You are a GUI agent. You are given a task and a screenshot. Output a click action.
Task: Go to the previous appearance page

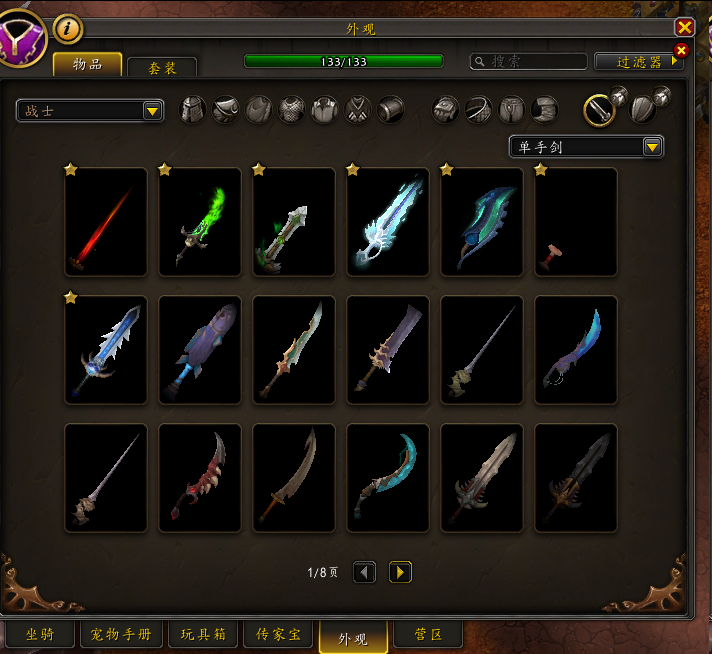coord(365,572)
